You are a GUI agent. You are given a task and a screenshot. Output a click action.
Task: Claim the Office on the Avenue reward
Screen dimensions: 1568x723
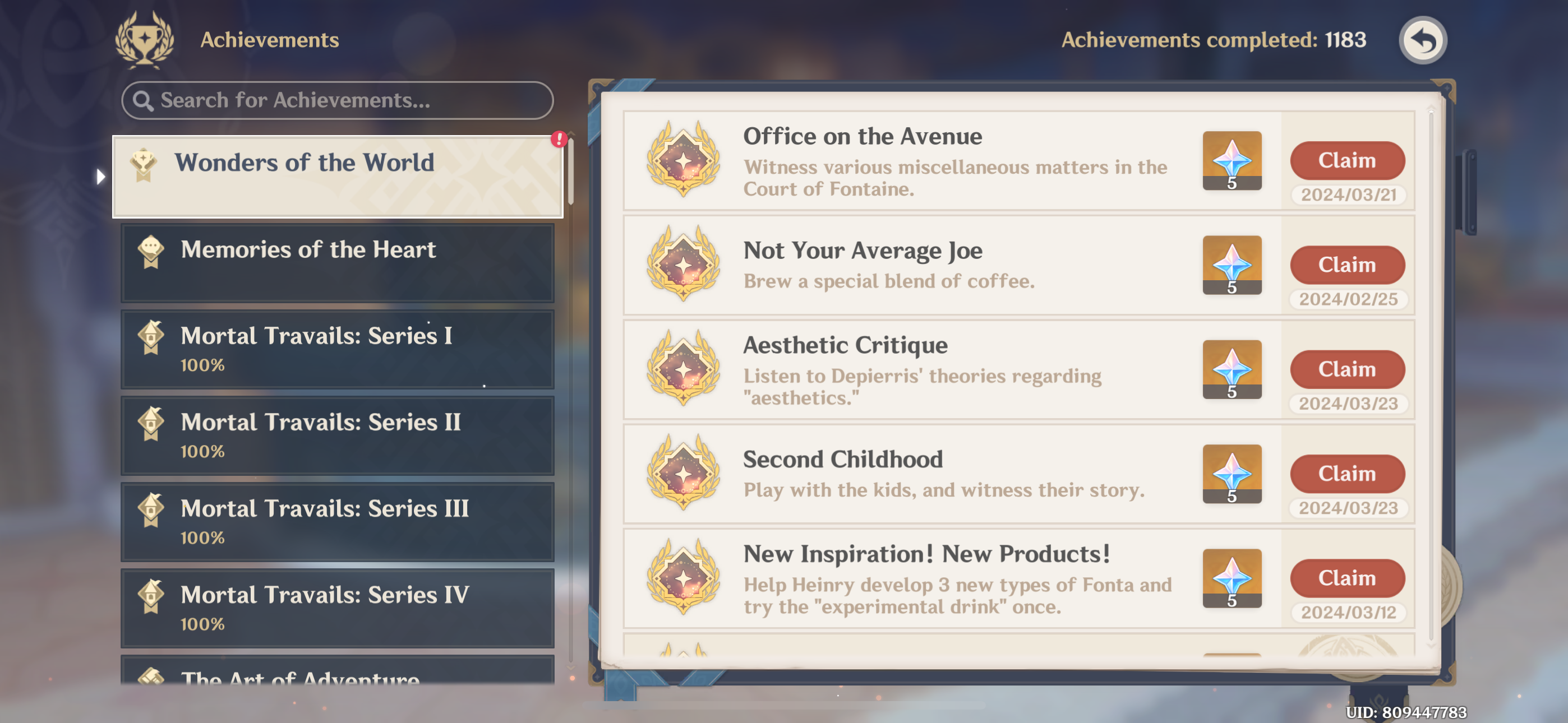click(1347, 160)
